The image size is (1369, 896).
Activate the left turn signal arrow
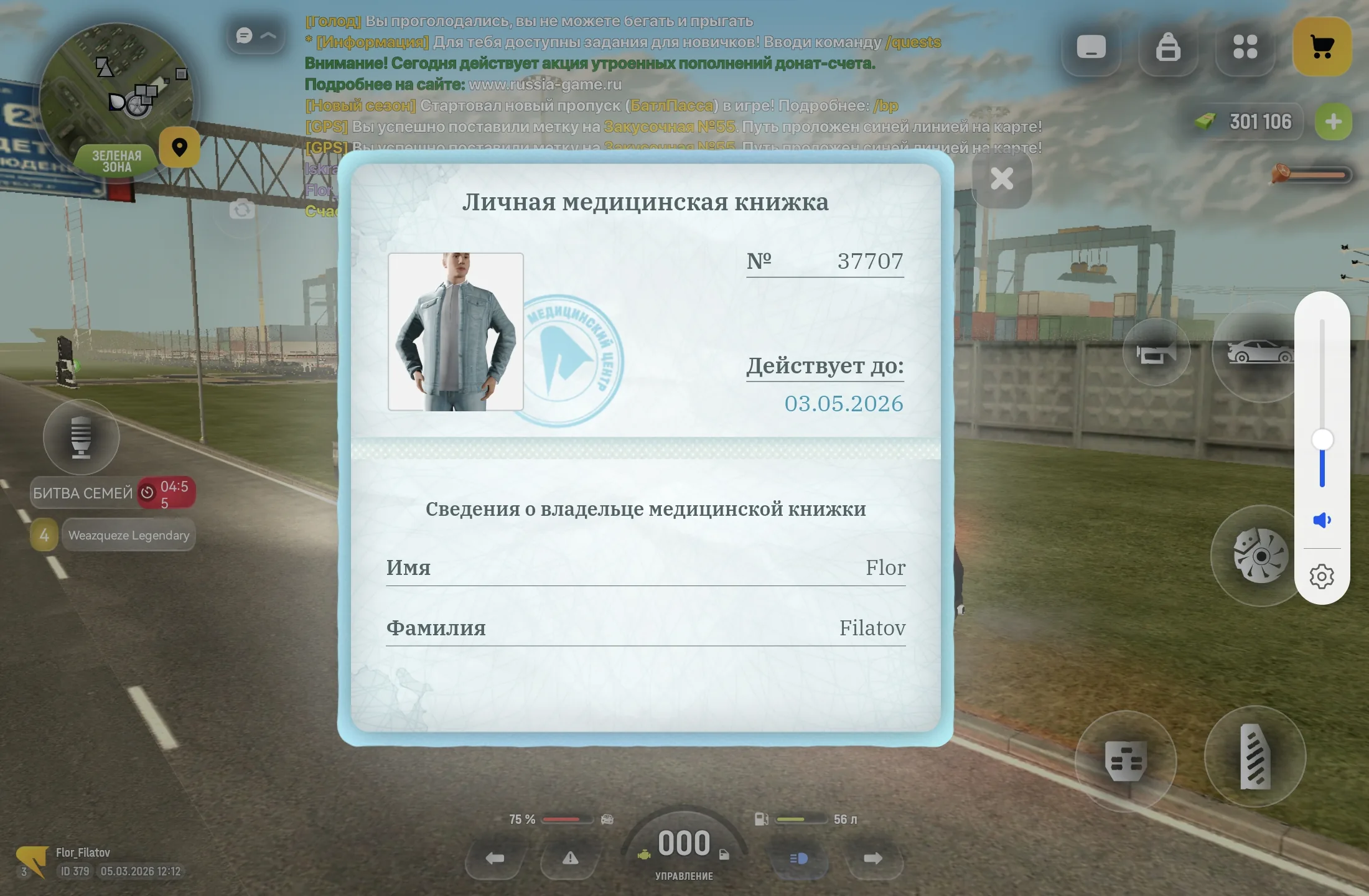[x=495, y=859]
